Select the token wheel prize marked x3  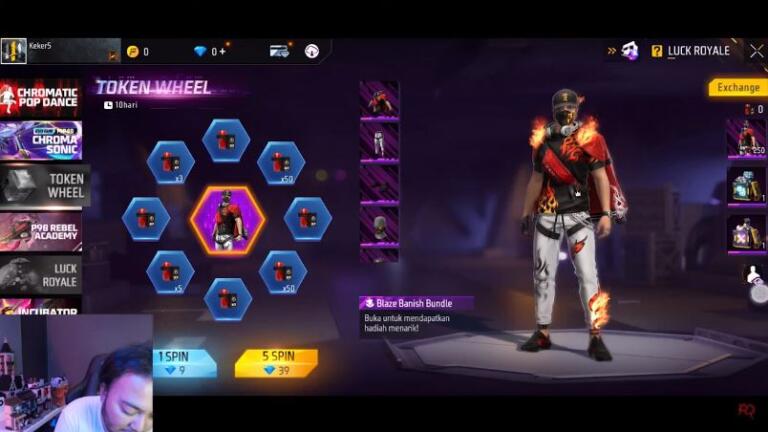pyautogui.click(x=171, y=162)
